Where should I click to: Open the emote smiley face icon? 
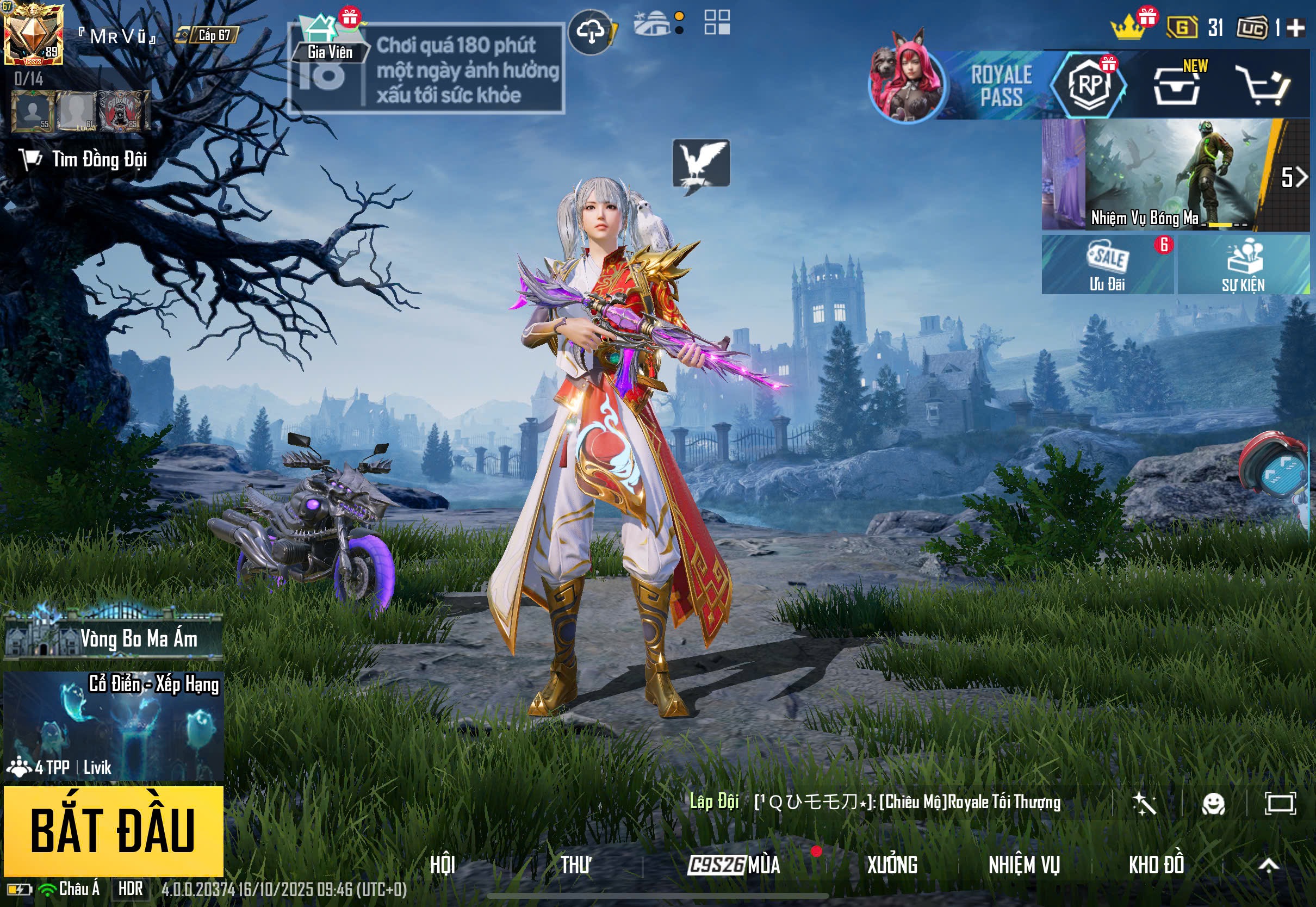[x=1213, y=804]
